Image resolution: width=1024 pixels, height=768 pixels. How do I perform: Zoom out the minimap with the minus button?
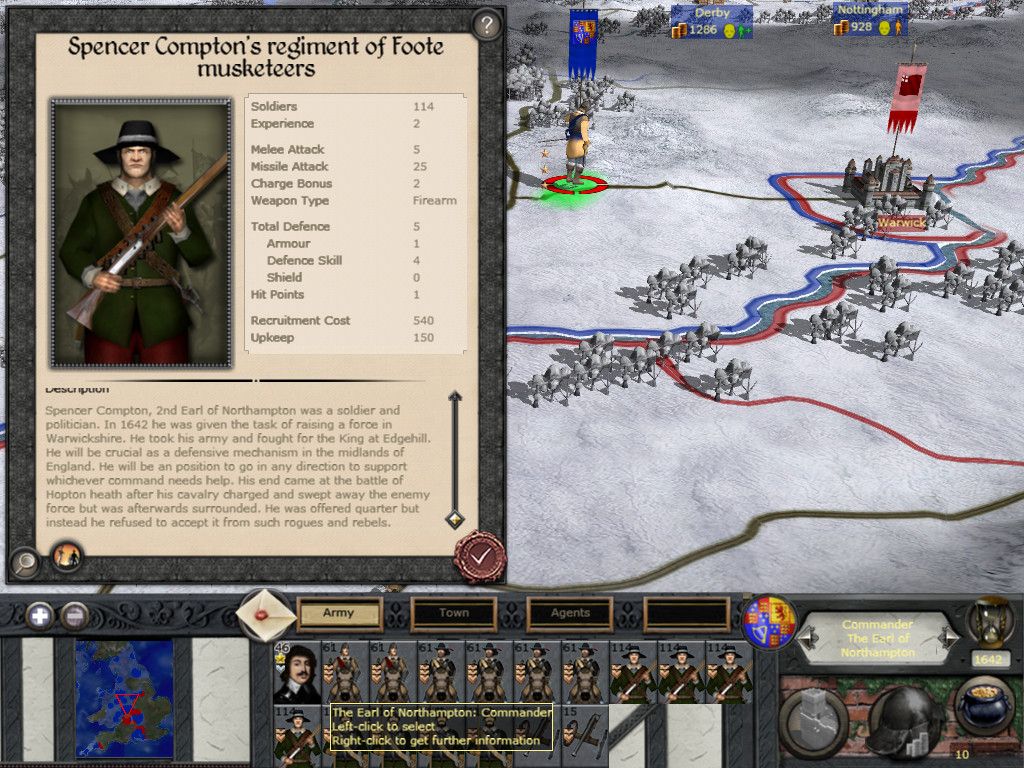[74, 615]
